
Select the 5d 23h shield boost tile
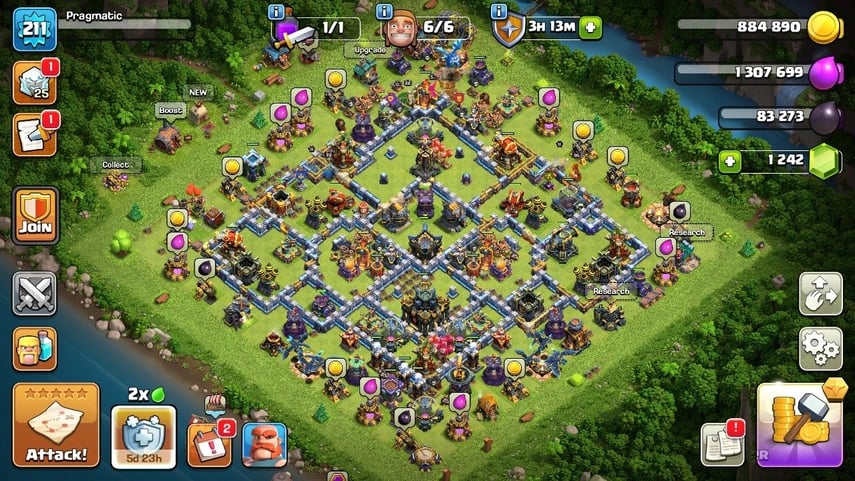click(143, 437)
